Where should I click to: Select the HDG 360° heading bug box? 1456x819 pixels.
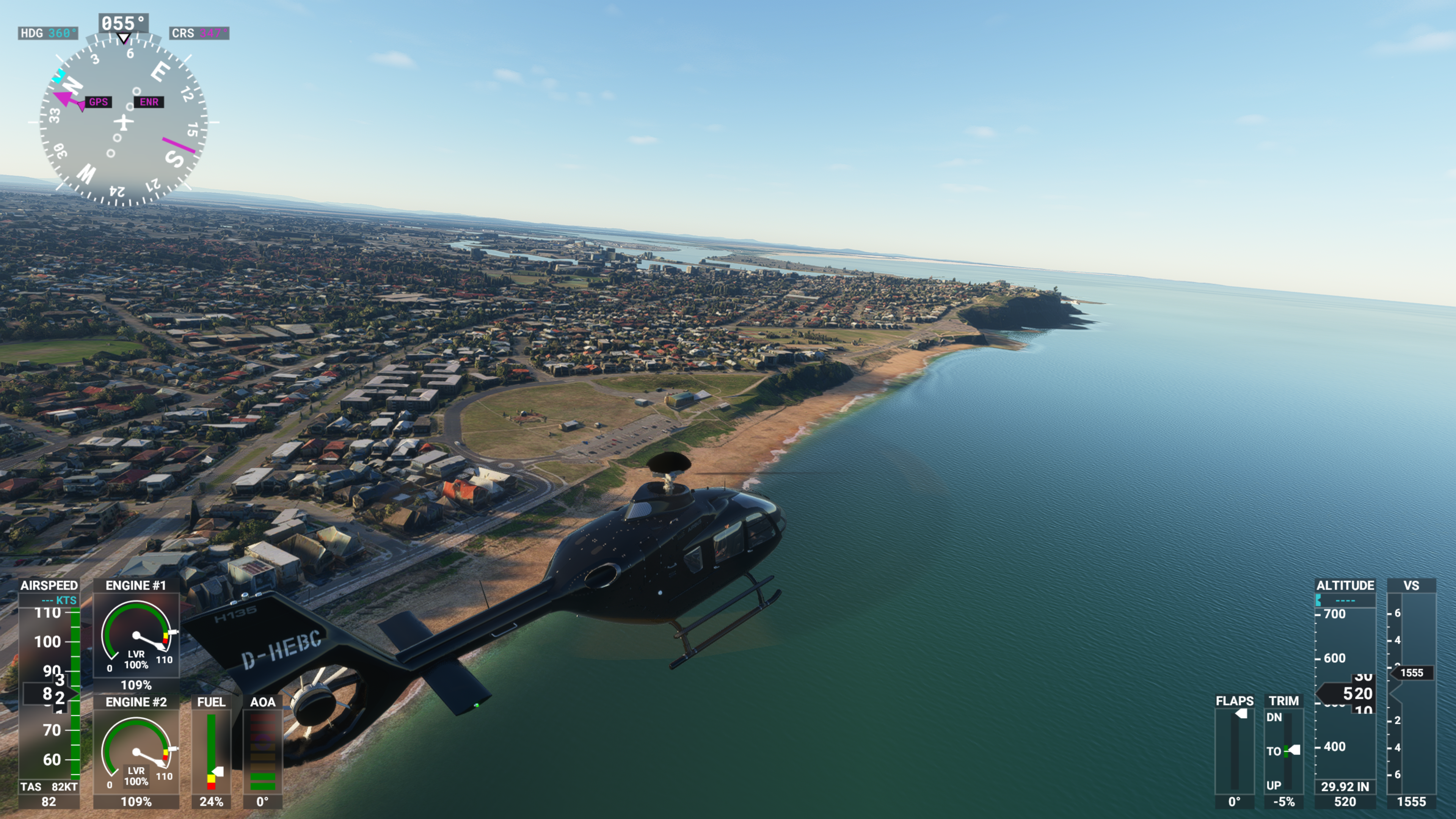48,33
